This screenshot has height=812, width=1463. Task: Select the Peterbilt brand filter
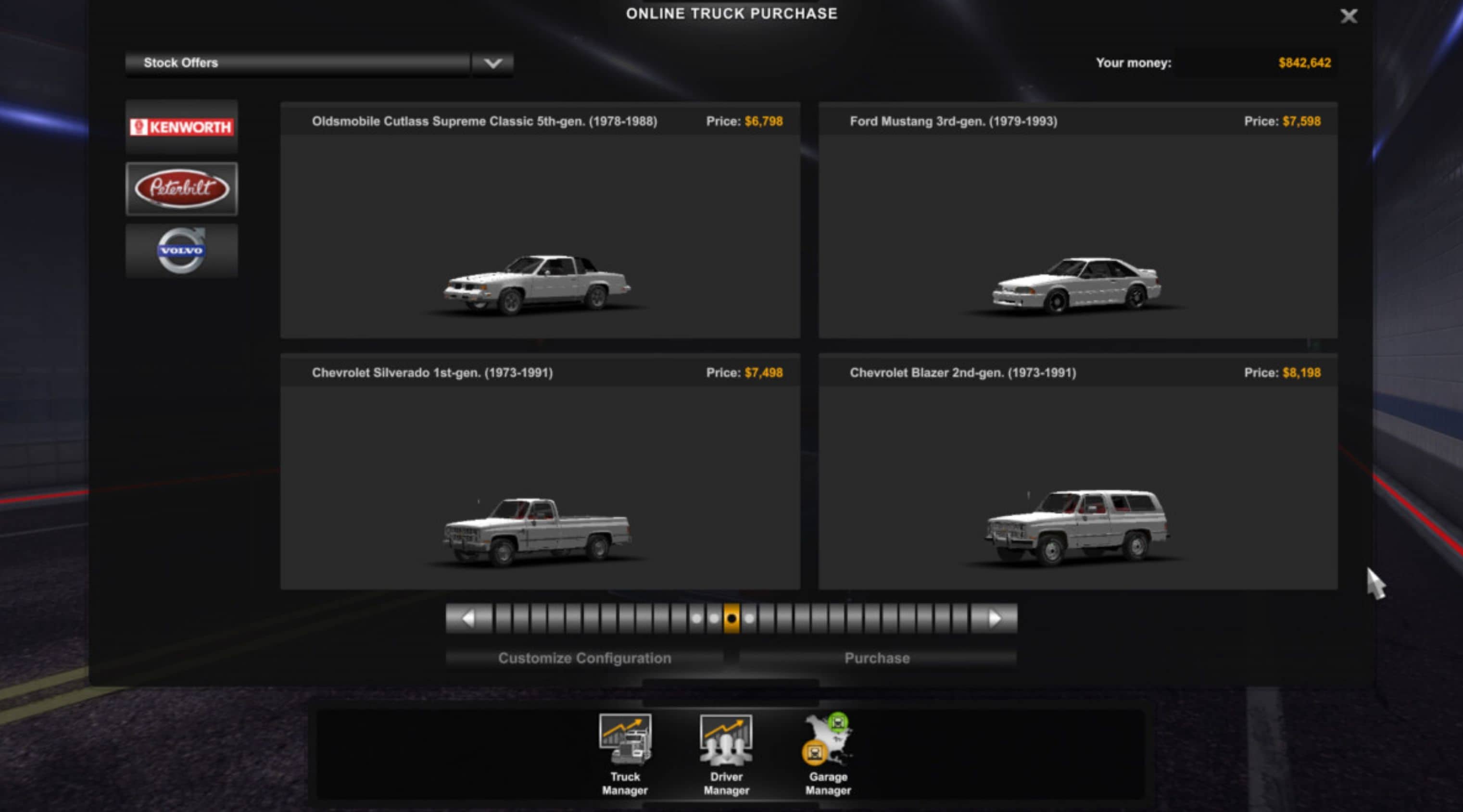[181, 189]
